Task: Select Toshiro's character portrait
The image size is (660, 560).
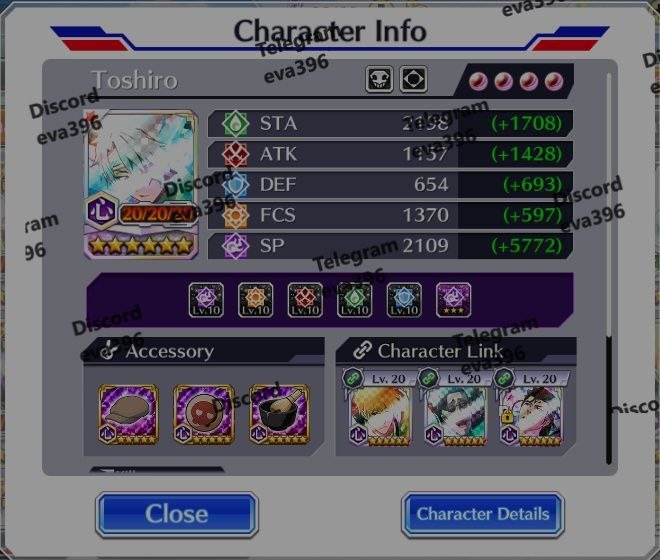Action: (139, 180)
